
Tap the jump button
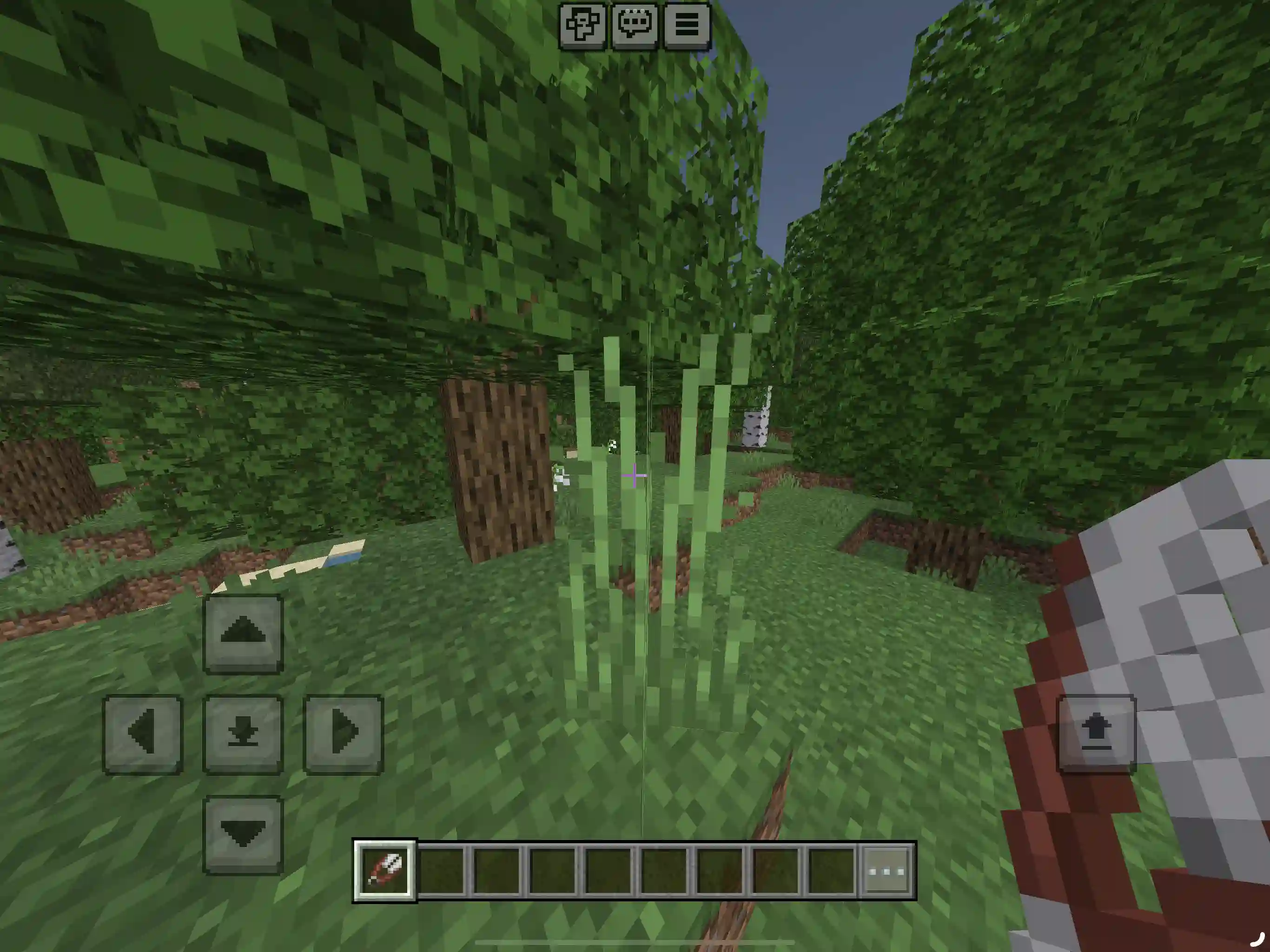tap(1096, 733)
